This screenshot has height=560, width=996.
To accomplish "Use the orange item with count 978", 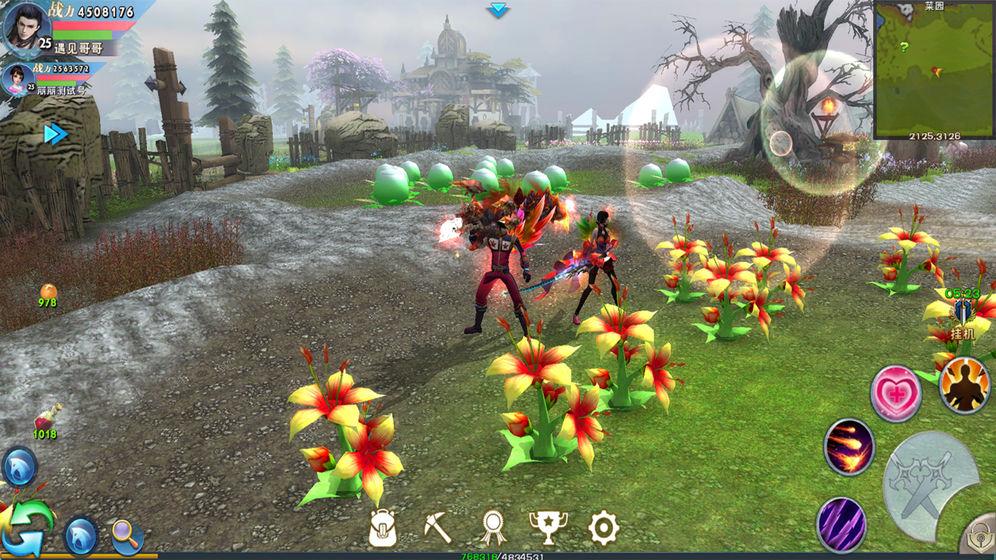I will point(48,293).
